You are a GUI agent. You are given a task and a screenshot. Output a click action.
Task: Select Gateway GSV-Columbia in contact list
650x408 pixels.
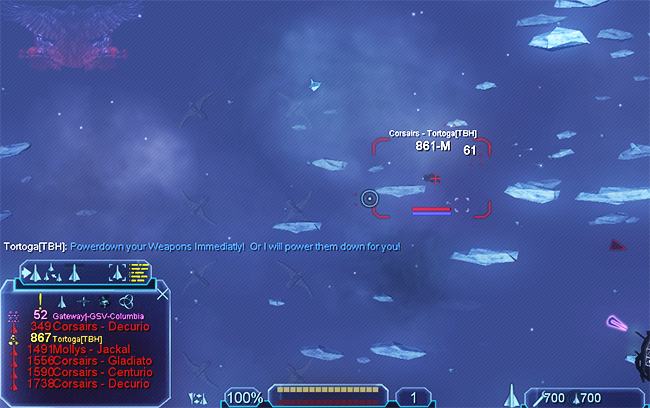[x=95, y=315]
